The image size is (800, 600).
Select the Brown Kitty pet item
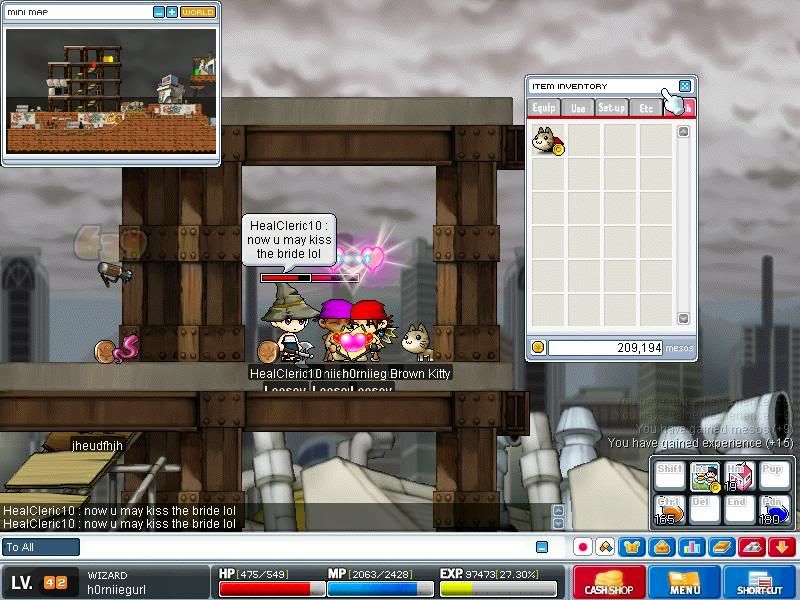[x=548, y=141]
